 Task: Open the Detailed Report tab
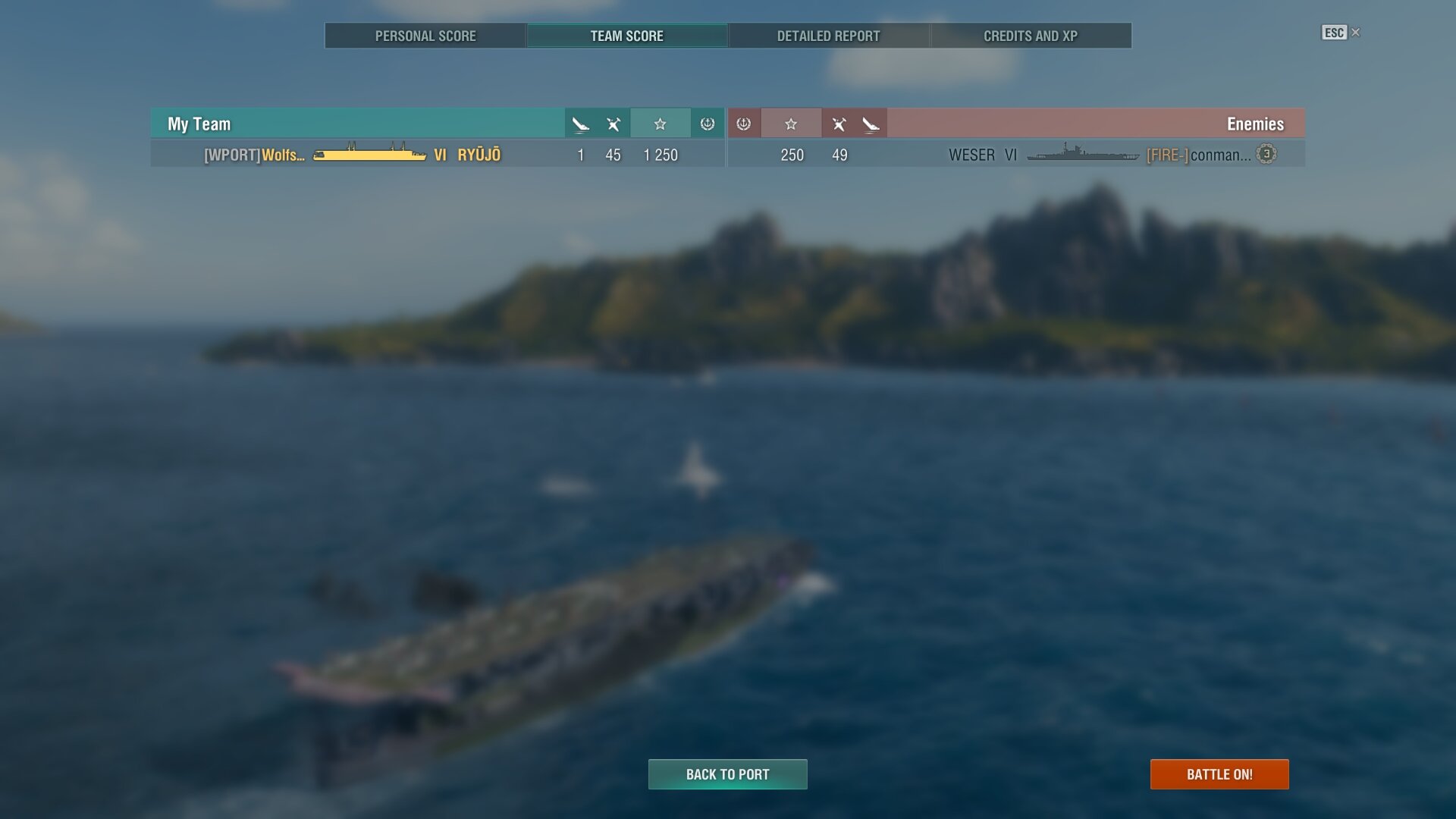pyautogui.click(x=828, y=36)
